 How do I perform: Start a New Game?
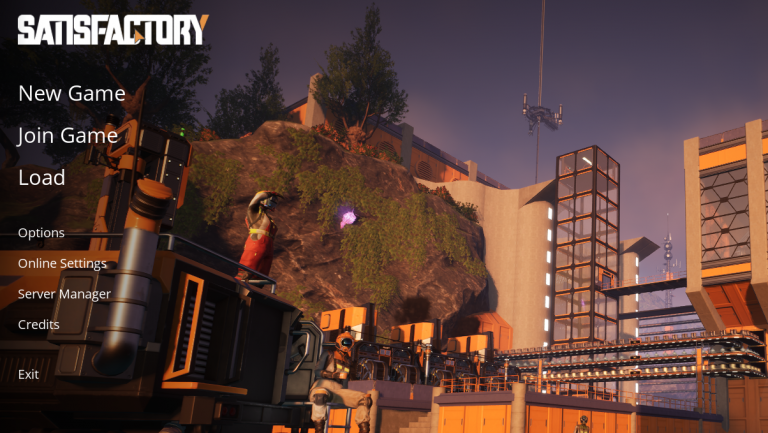pyautogui.click(x=71, y=94)
